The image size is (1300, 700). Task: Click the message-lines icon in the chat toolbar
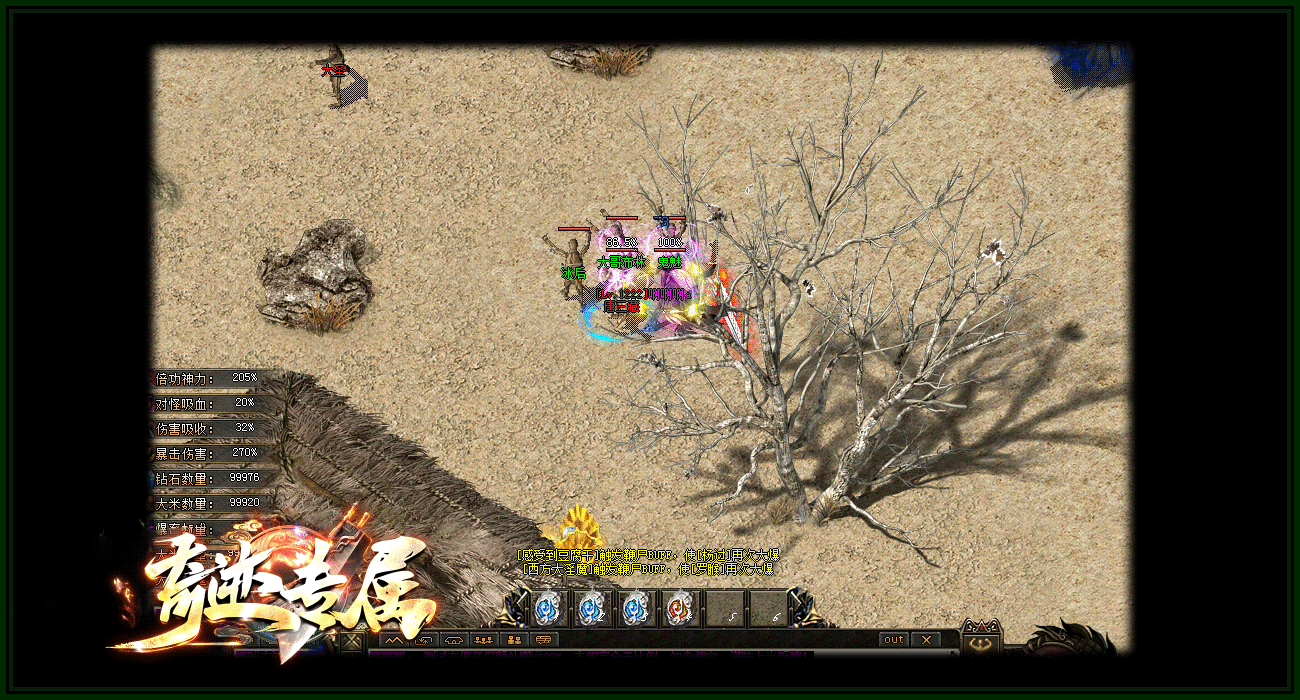point(545,640)
